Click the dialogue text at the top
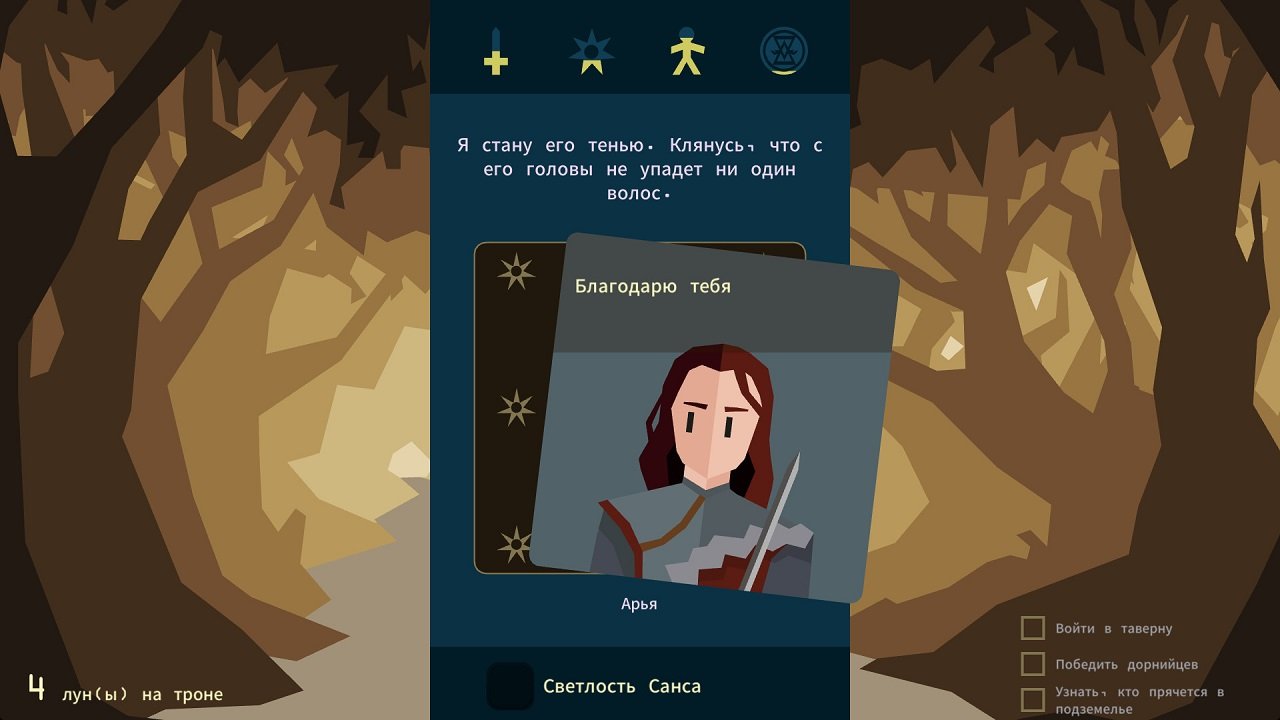The image size is (1280, 720). pyautogui.click(x=640, y=169)
